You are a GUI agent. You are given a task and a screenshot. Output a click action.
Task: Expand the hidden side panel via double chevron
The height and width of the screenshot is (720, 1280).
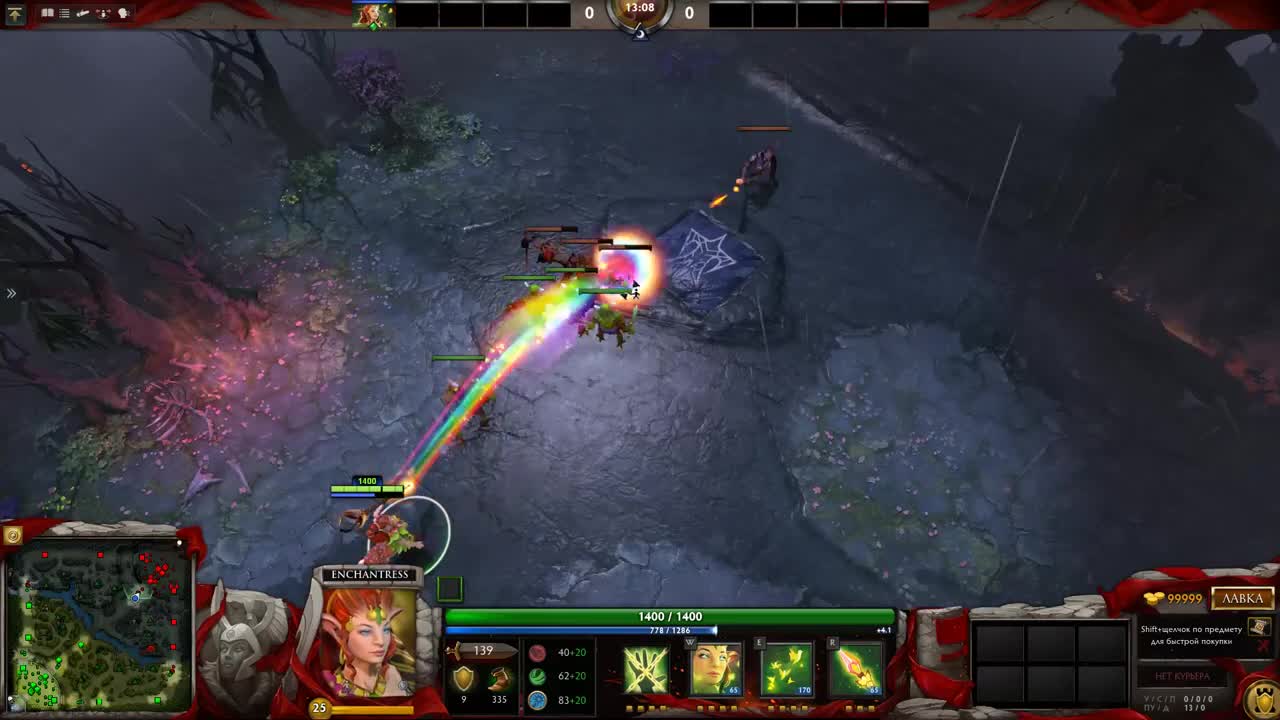pyautogui.click(x=11, y=293)
